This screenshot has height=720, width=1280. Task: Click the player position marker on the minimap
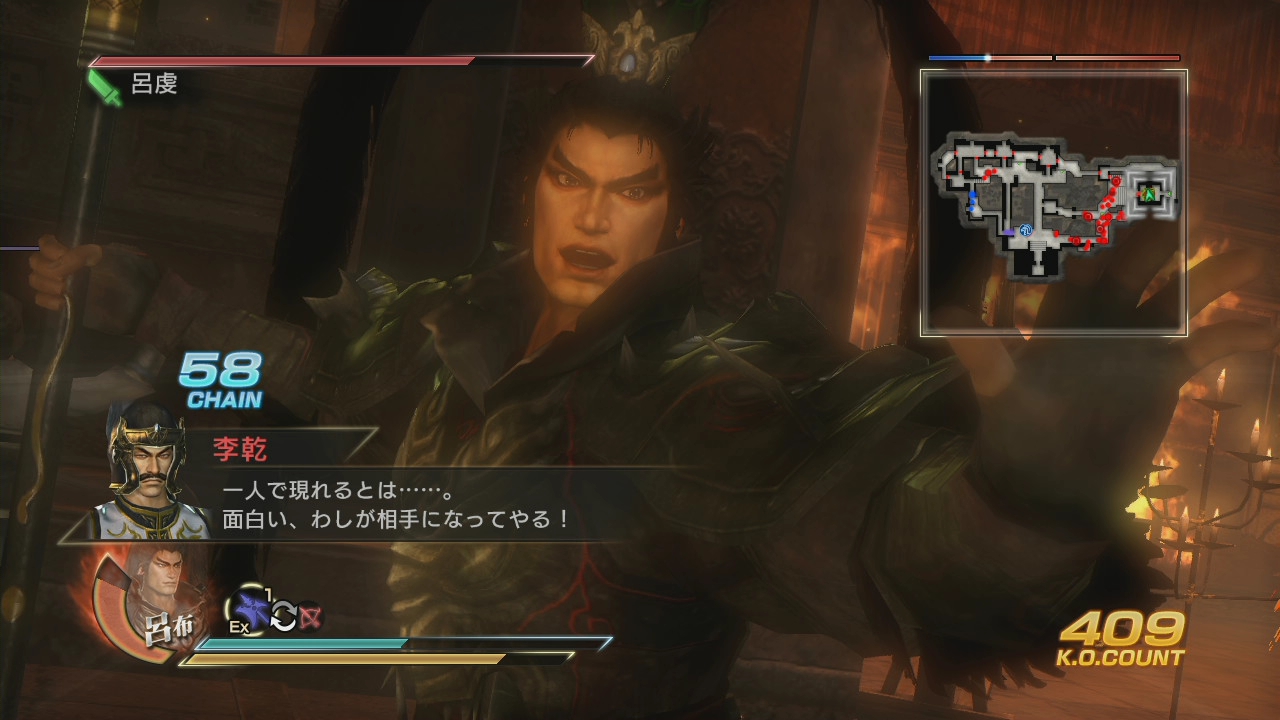[1026, 230]
